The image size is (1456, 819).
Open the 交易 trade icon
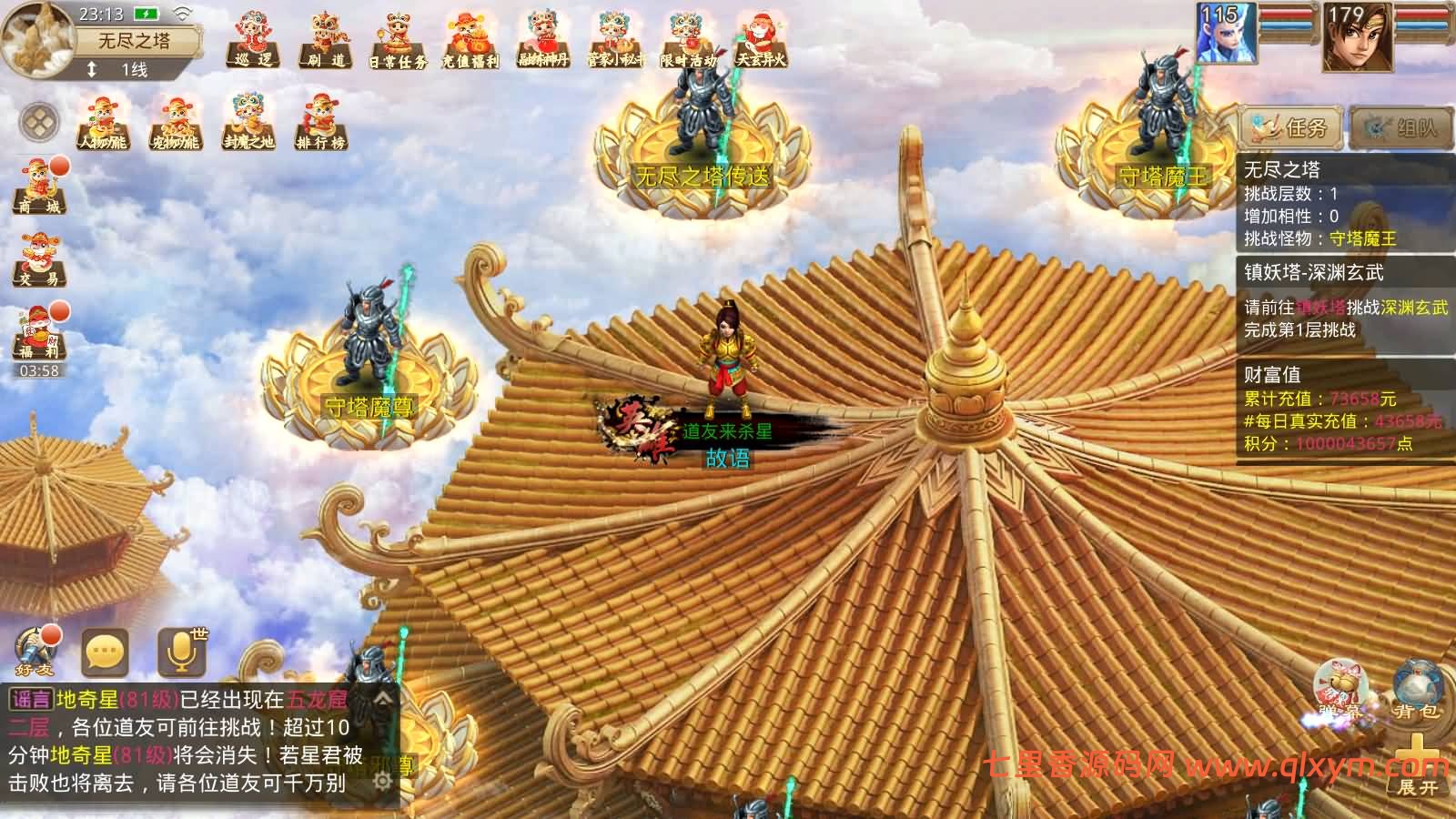[38, 259]
